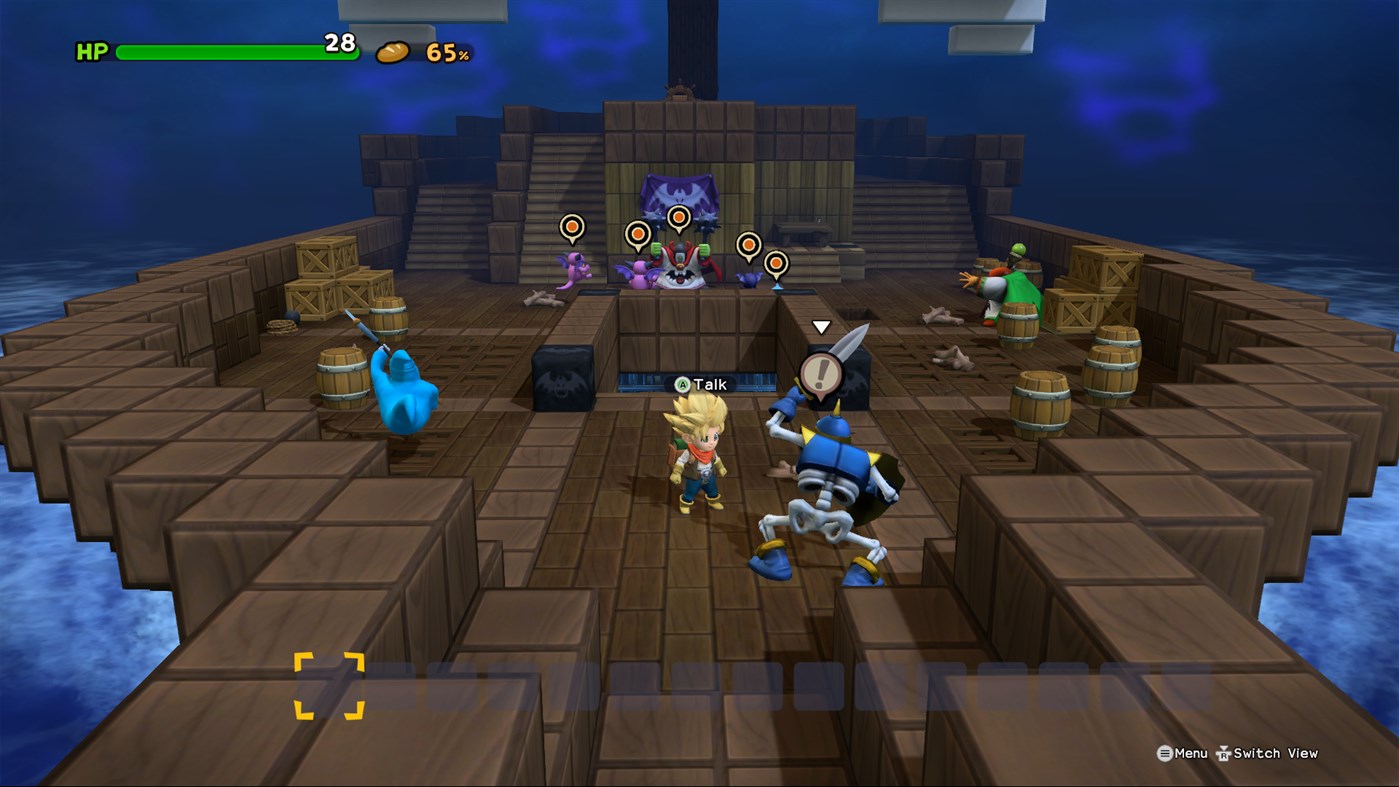This screenshot has width=1399, height=787.
Task: Click the HP value showing 28
Action: pos(340,44)
